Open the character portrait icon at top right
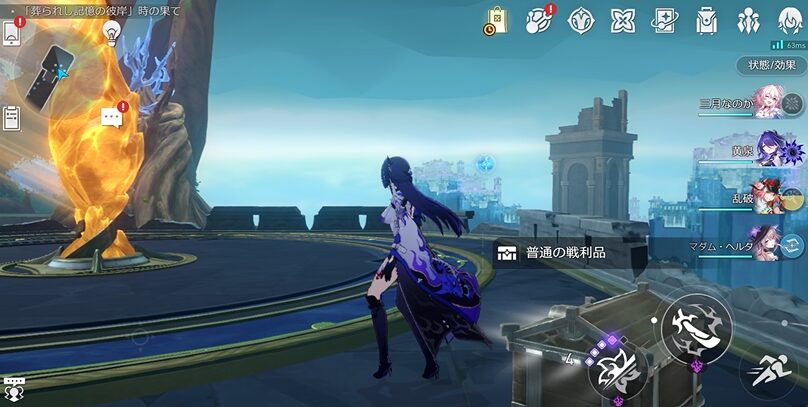 pyautogui.click(x=790, y=19)
